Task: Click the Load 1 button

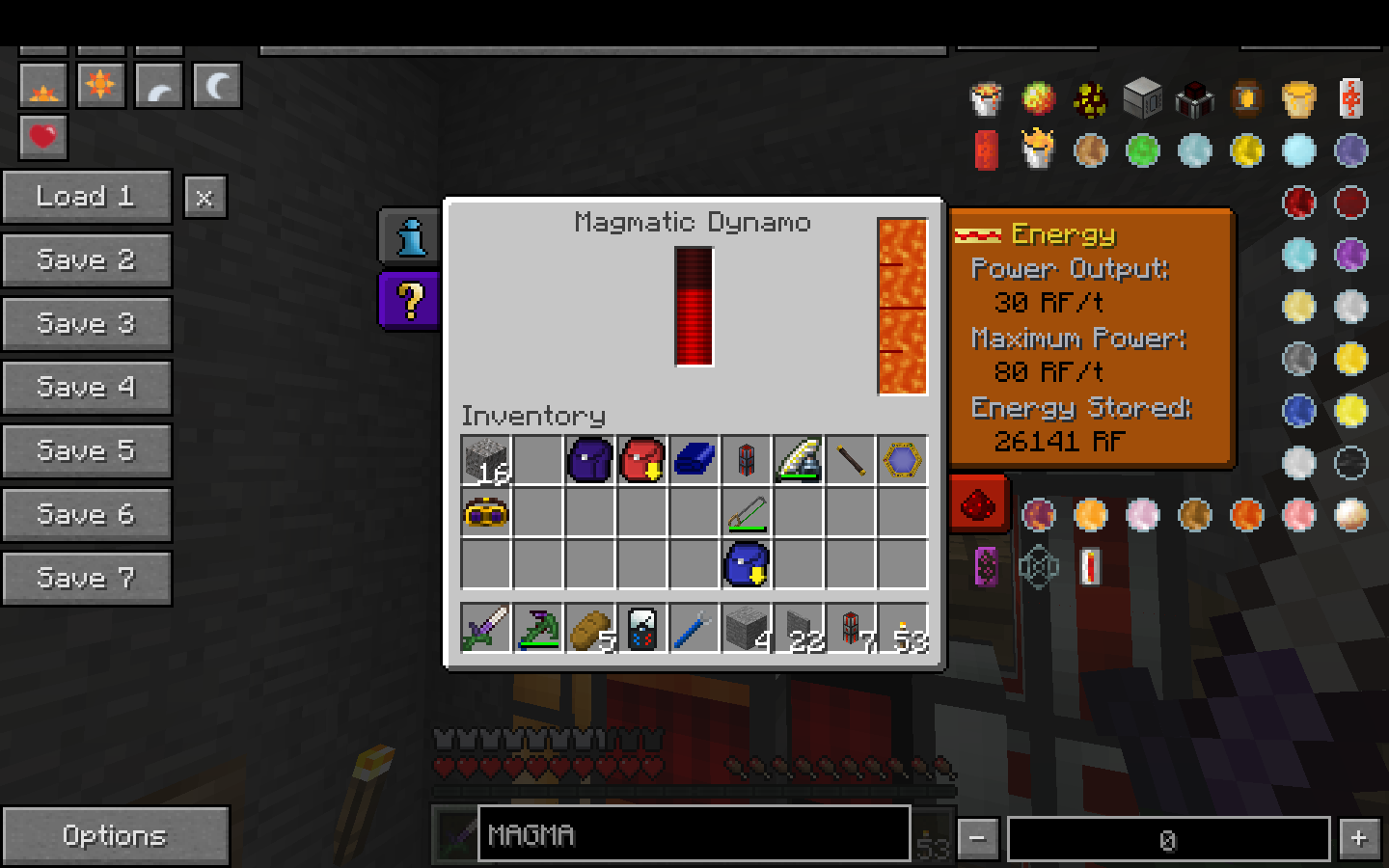Action: pos(86,197)
